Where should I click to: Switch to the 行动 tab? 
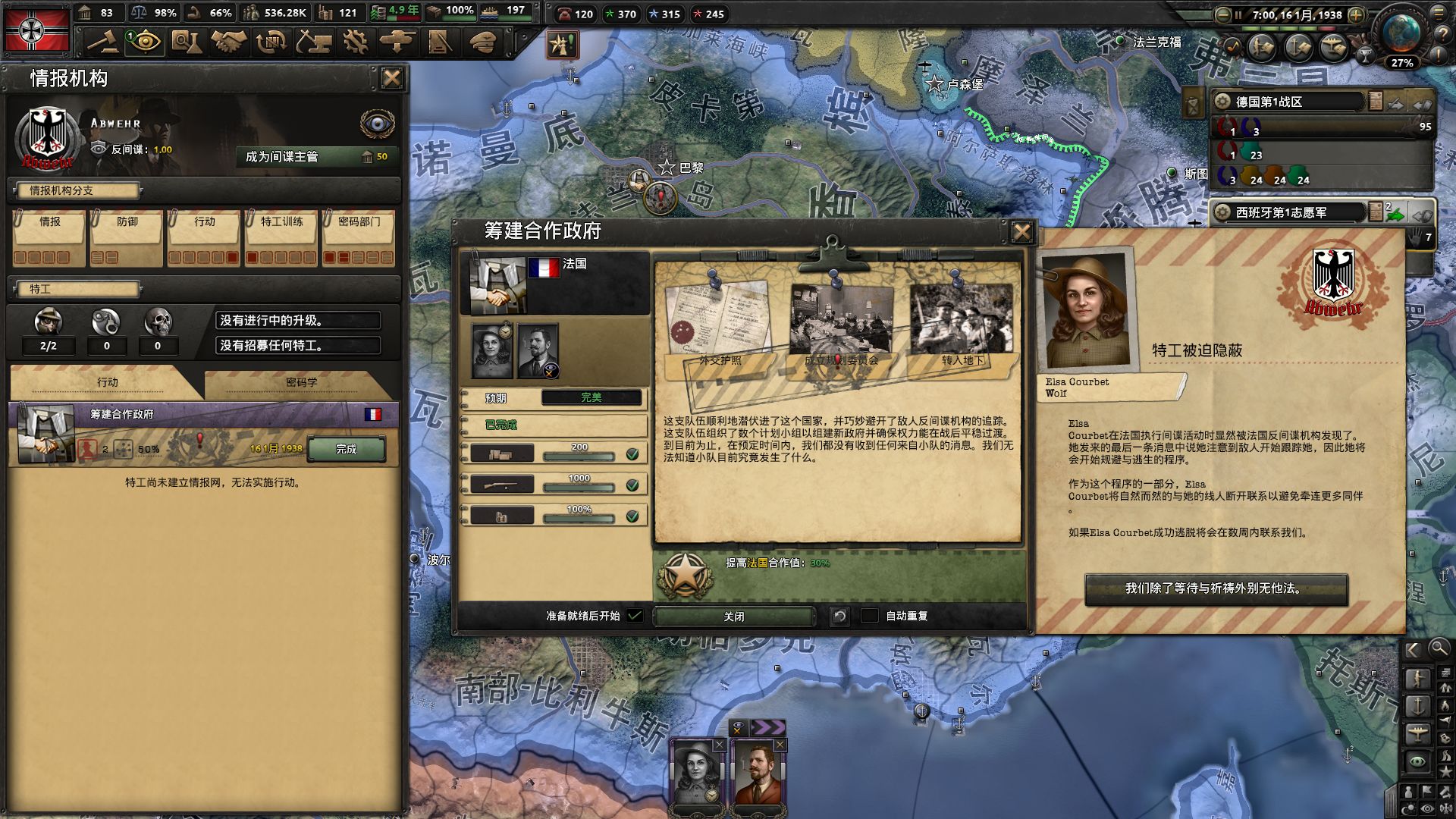(x=107, y=382)
